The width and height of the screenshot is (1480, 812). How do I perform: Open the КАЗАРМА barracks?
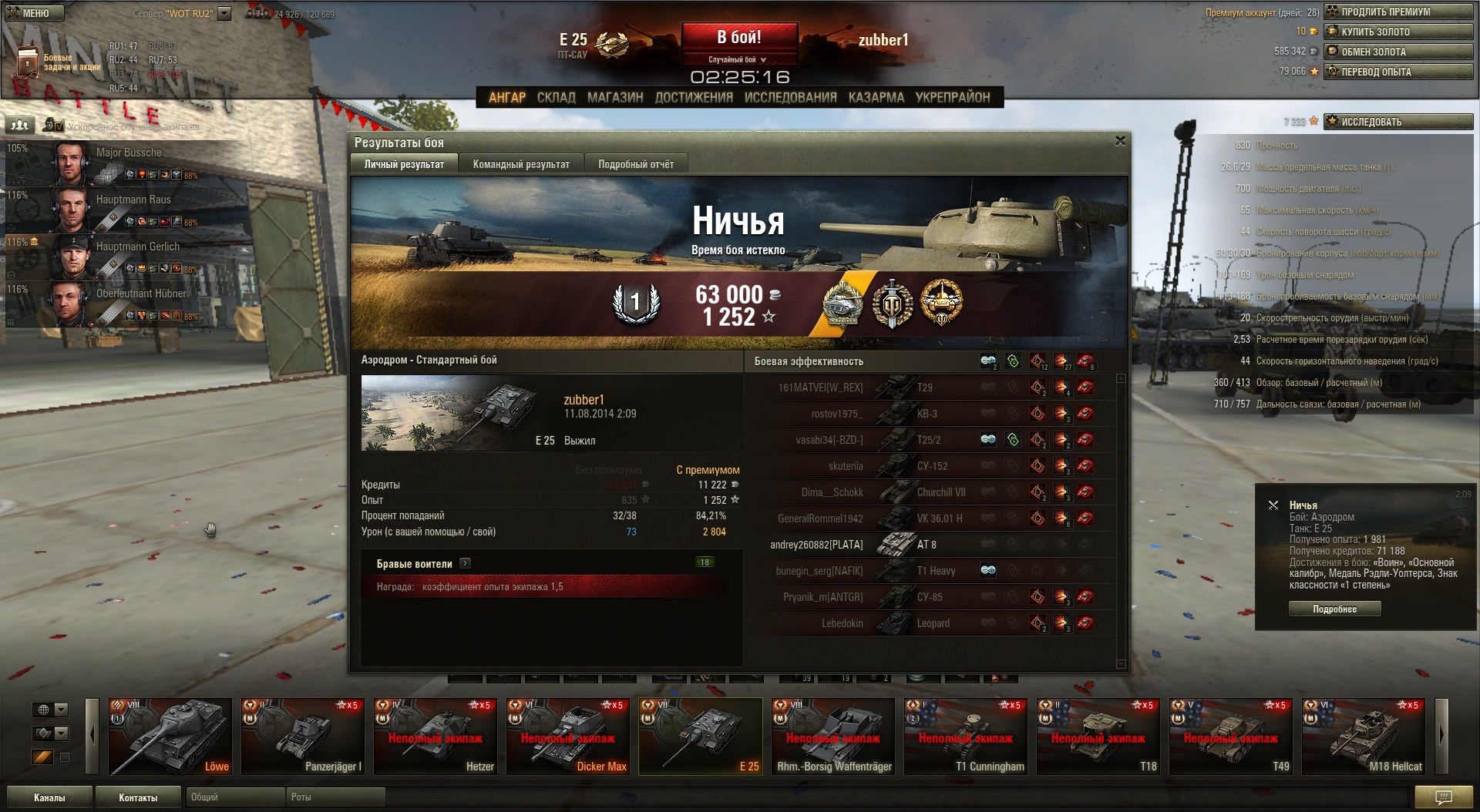pos(876,97)
